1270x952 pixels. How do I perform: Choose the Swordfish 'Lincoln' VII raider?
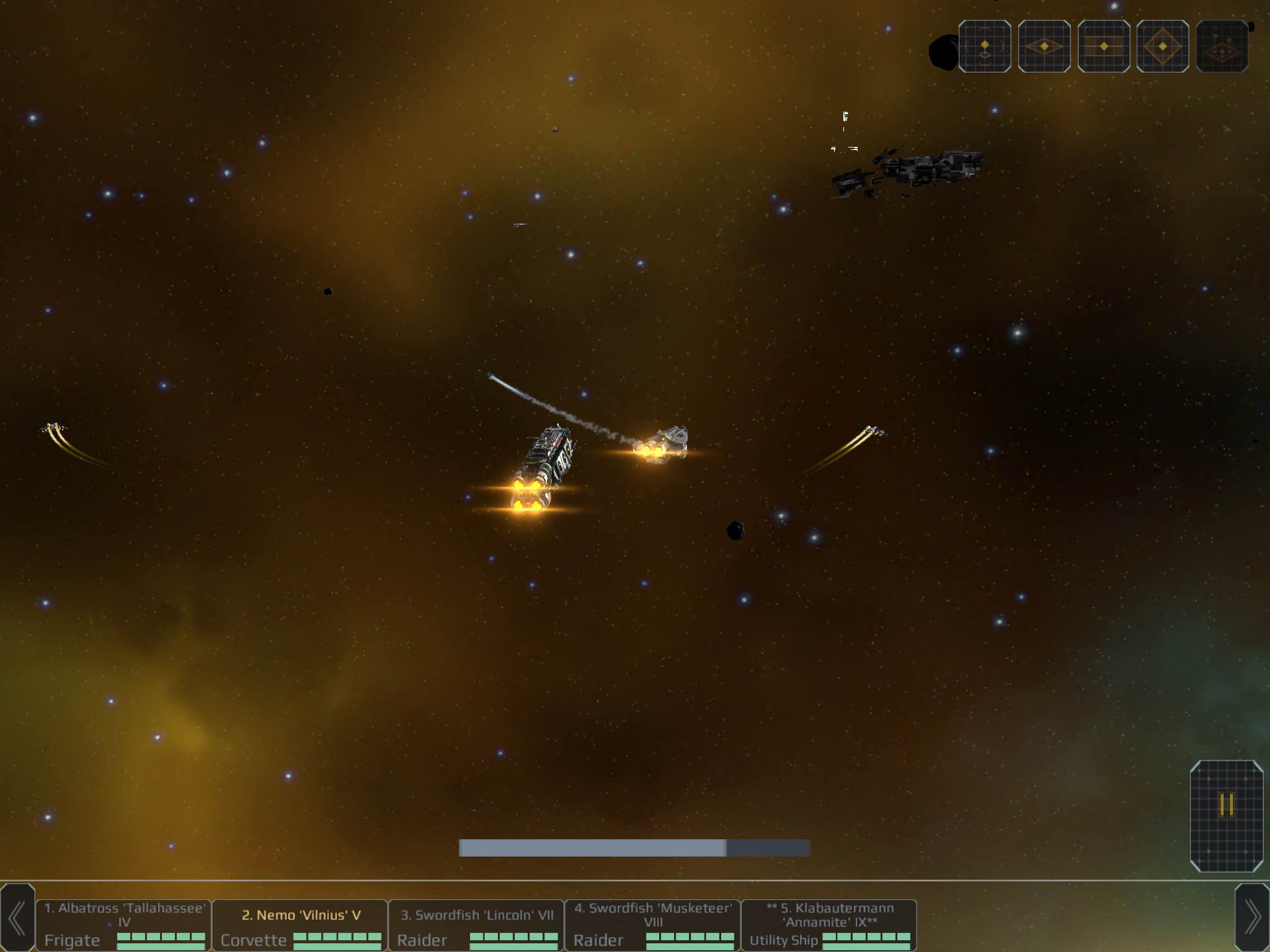(476, 924)
